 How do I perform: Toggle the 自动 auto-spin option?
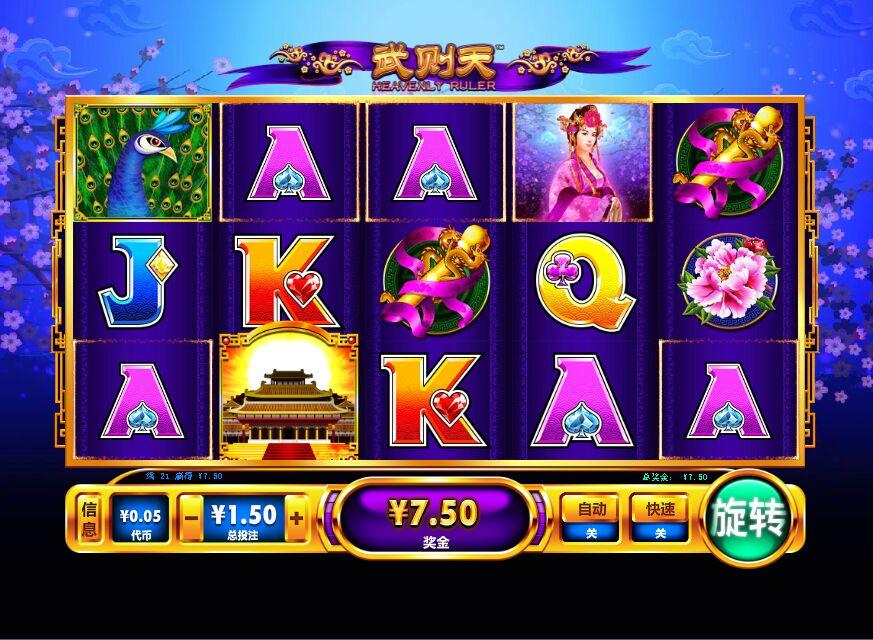(590, 518)
